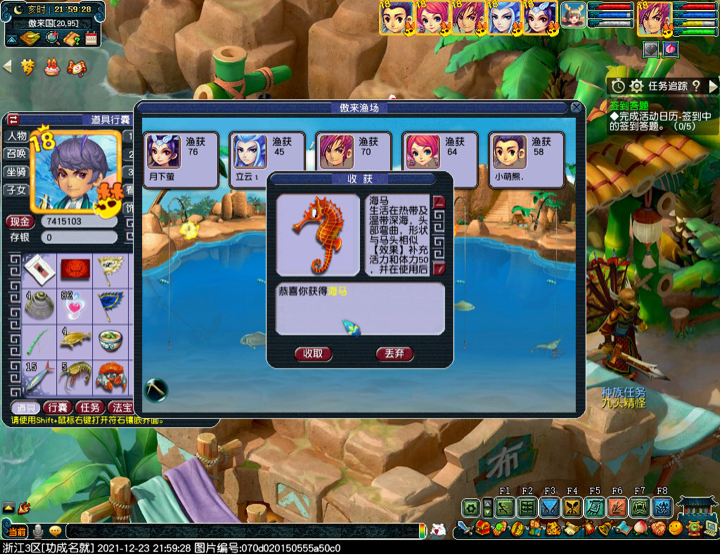
Task: Collect the caught seahorse with 收取
Action: tap(313, 353)
